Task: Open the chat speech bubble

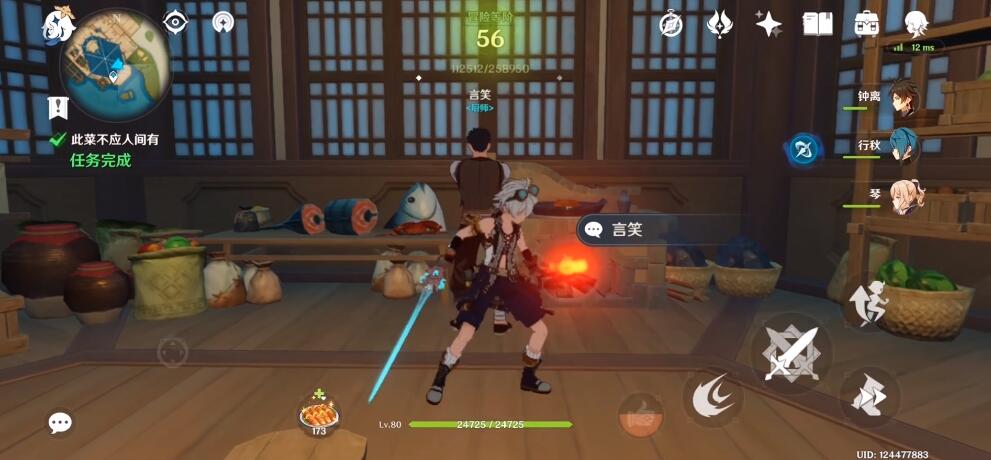Action: click(60, 423)
